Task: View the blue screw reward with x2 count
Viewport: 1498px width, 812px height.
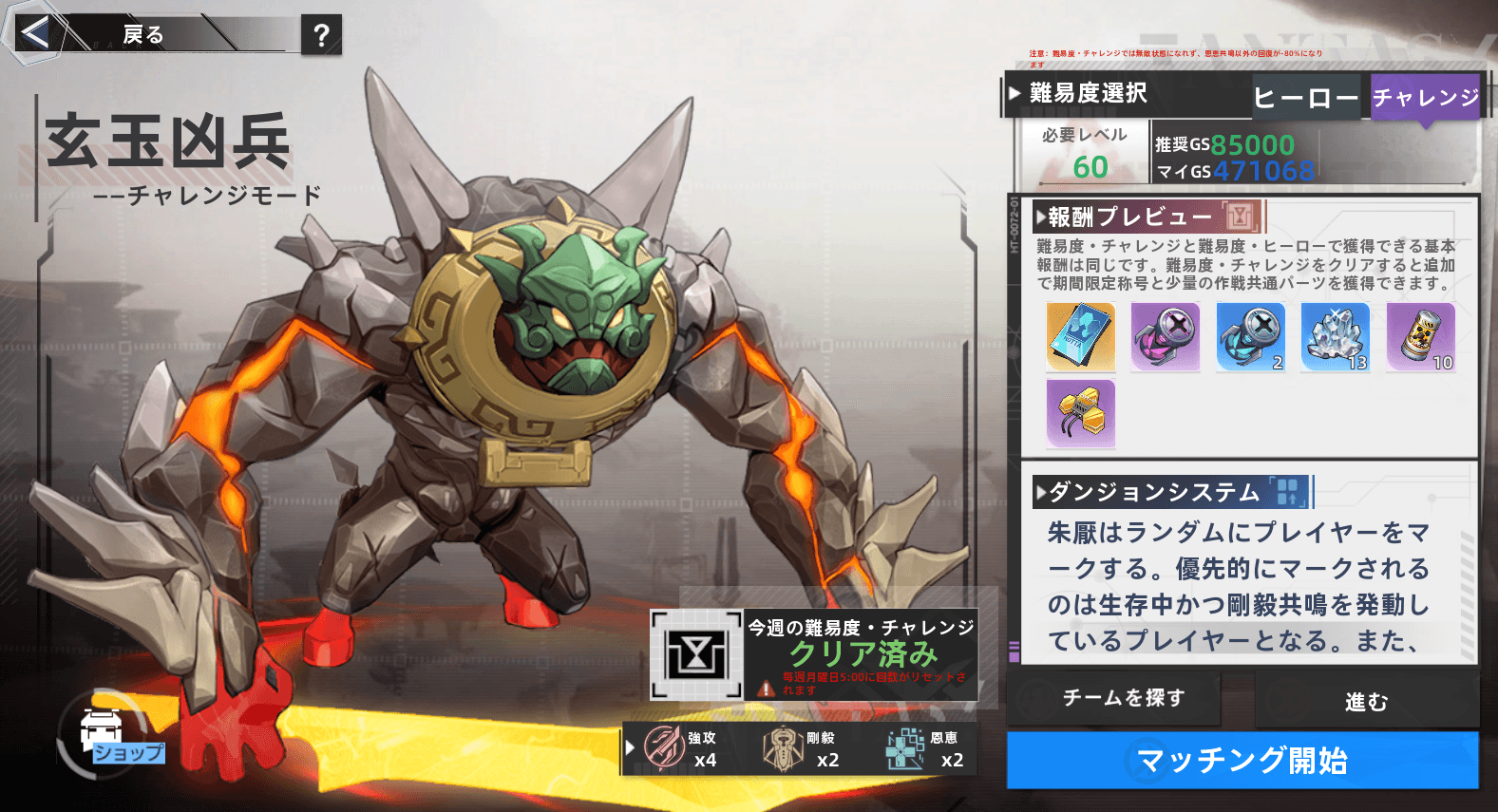Action: (1250, 337)
